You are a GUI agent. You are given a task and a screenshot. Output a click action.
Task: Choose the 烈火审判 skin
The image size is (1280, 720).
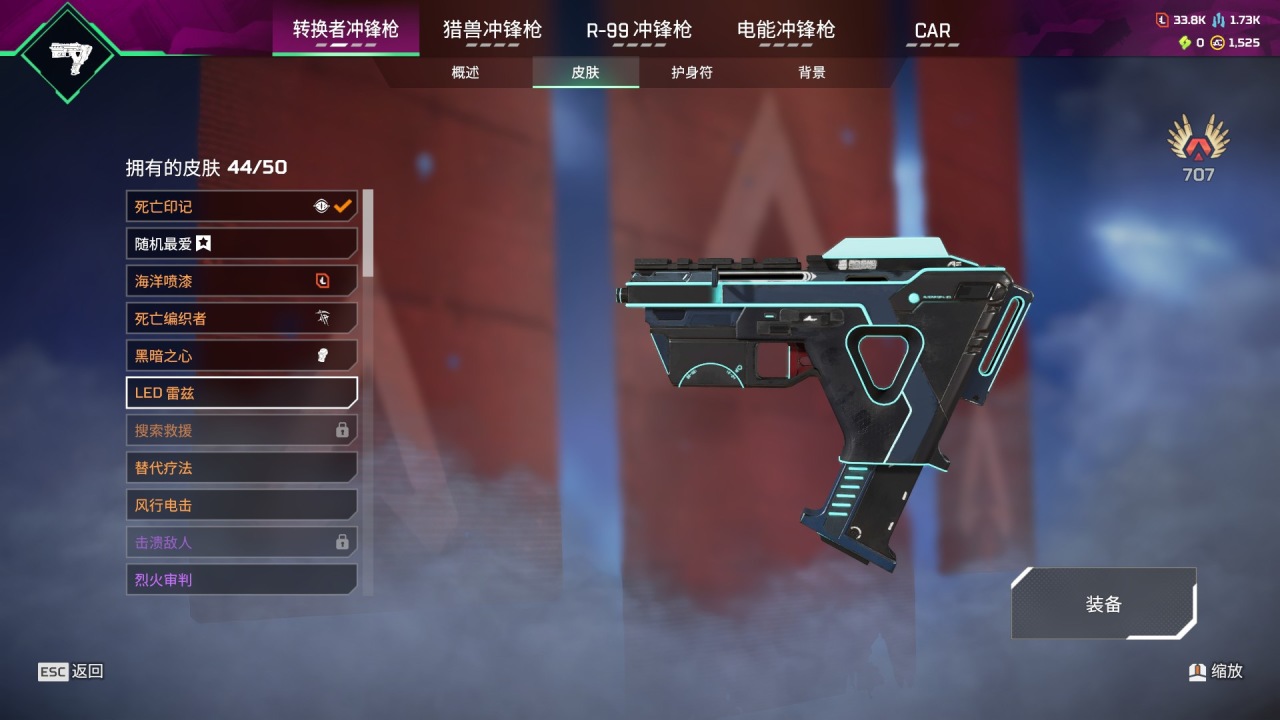[240, 580]
